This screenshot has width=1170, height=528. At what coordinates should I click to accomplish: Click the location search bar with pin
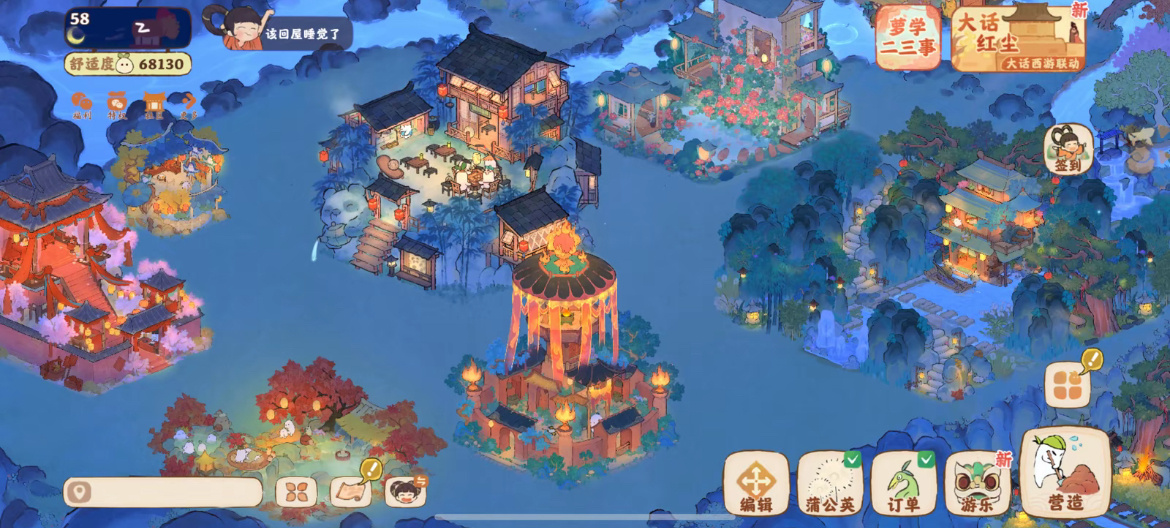point(163,492)
